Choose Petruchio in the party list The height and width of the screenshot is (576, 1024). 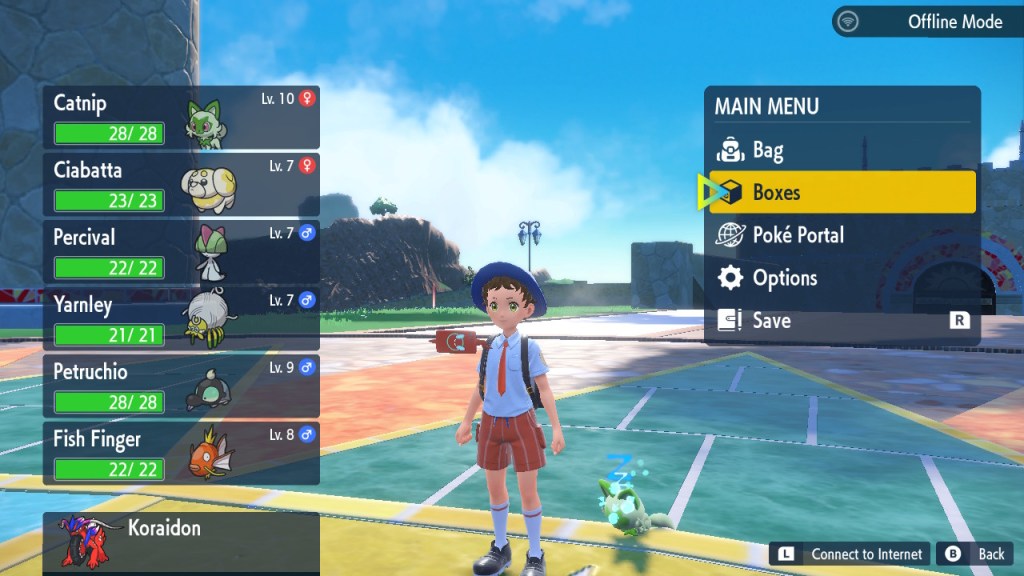click(181, 386)
